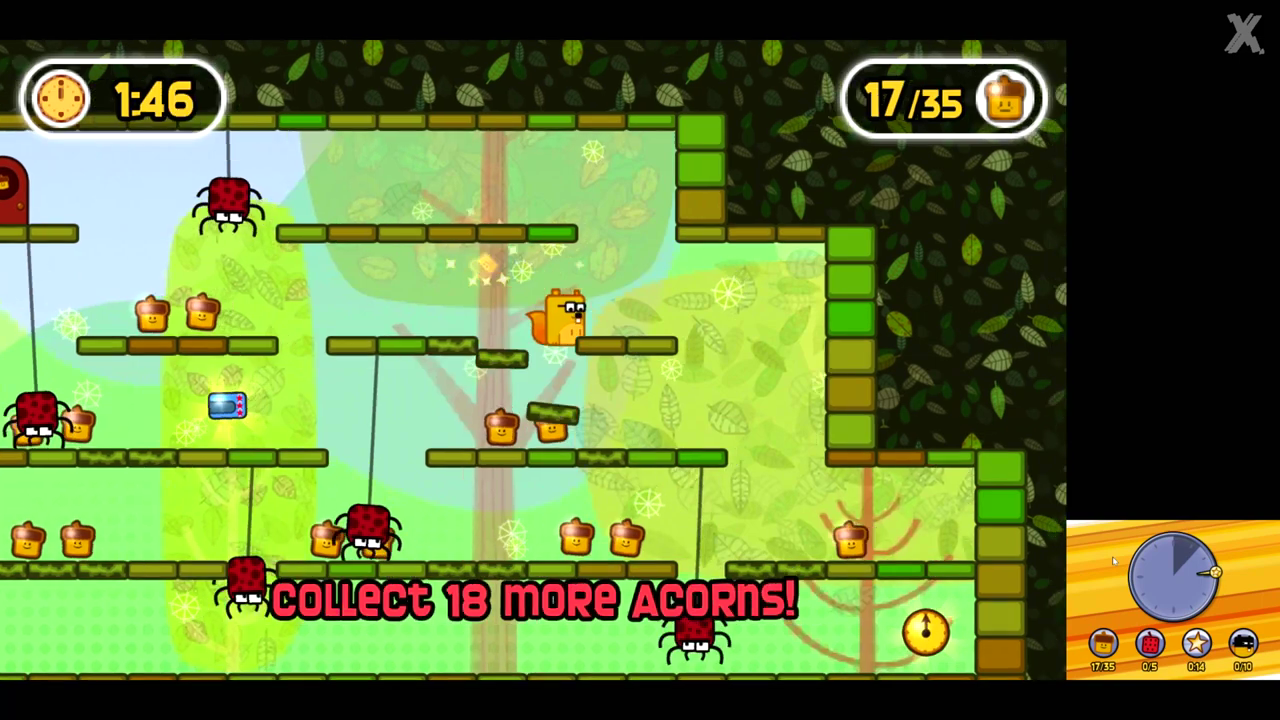
Task: Click the acorn face icon next to 17/35
Action: 1006,97
